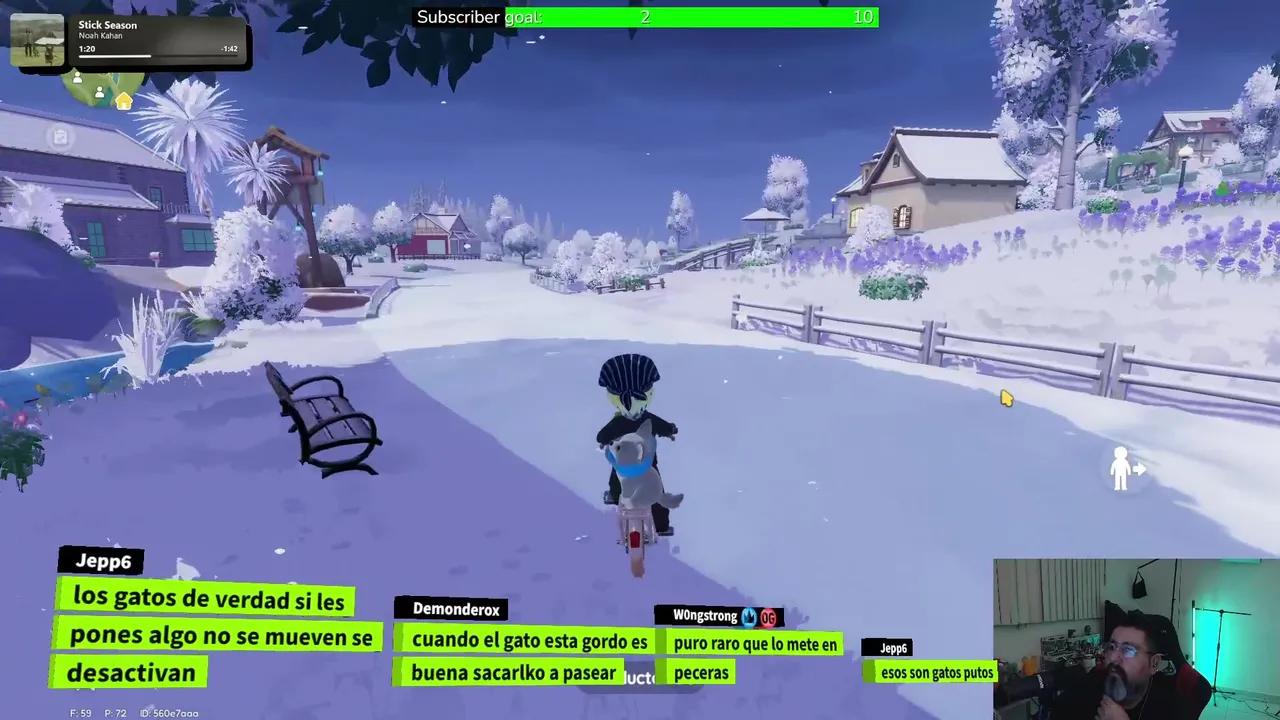
Task: Click the upper player marker icon on the minimap
Action: tap(77, 79)
